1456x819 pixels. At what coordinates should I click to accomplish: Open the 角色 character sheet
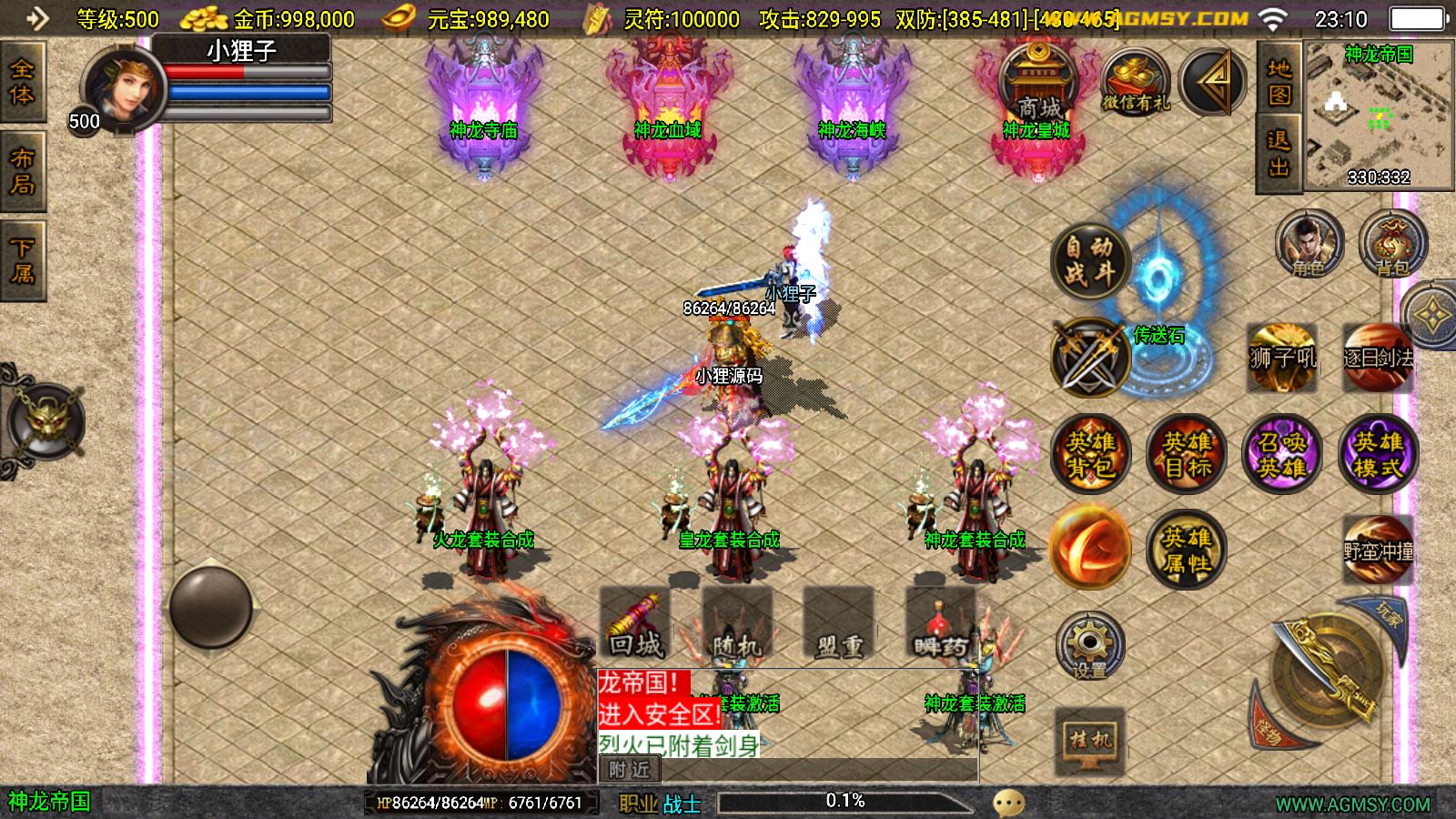coord(1309,244)
